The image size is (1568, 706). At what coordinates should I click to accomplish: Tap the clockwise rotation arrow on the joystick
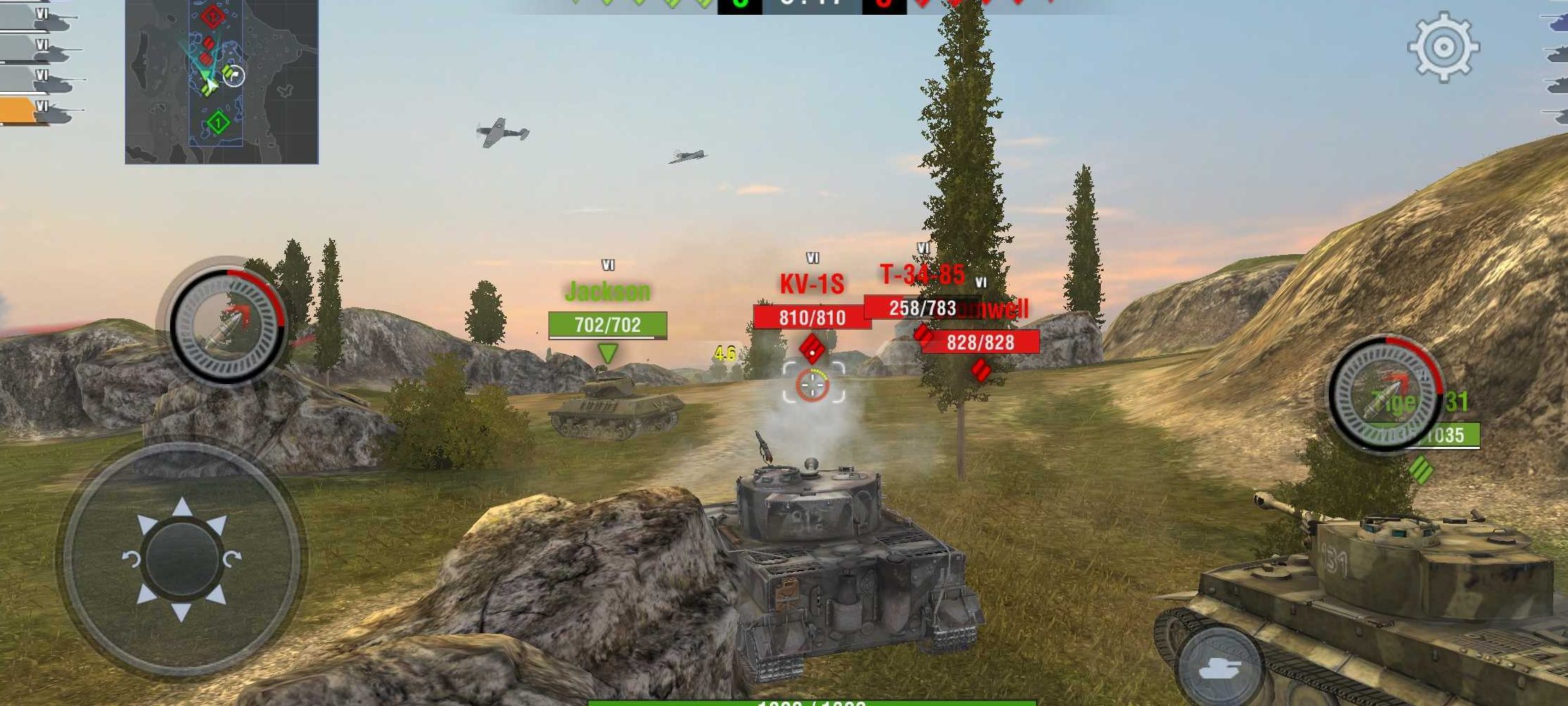point(233,557)
